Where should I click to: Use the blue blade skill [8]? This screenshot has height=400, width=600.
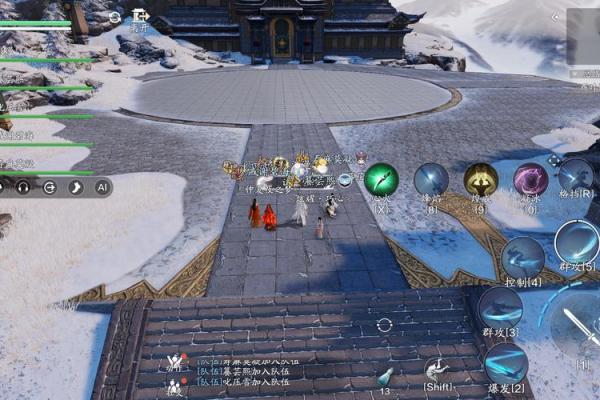click(431, 180)
